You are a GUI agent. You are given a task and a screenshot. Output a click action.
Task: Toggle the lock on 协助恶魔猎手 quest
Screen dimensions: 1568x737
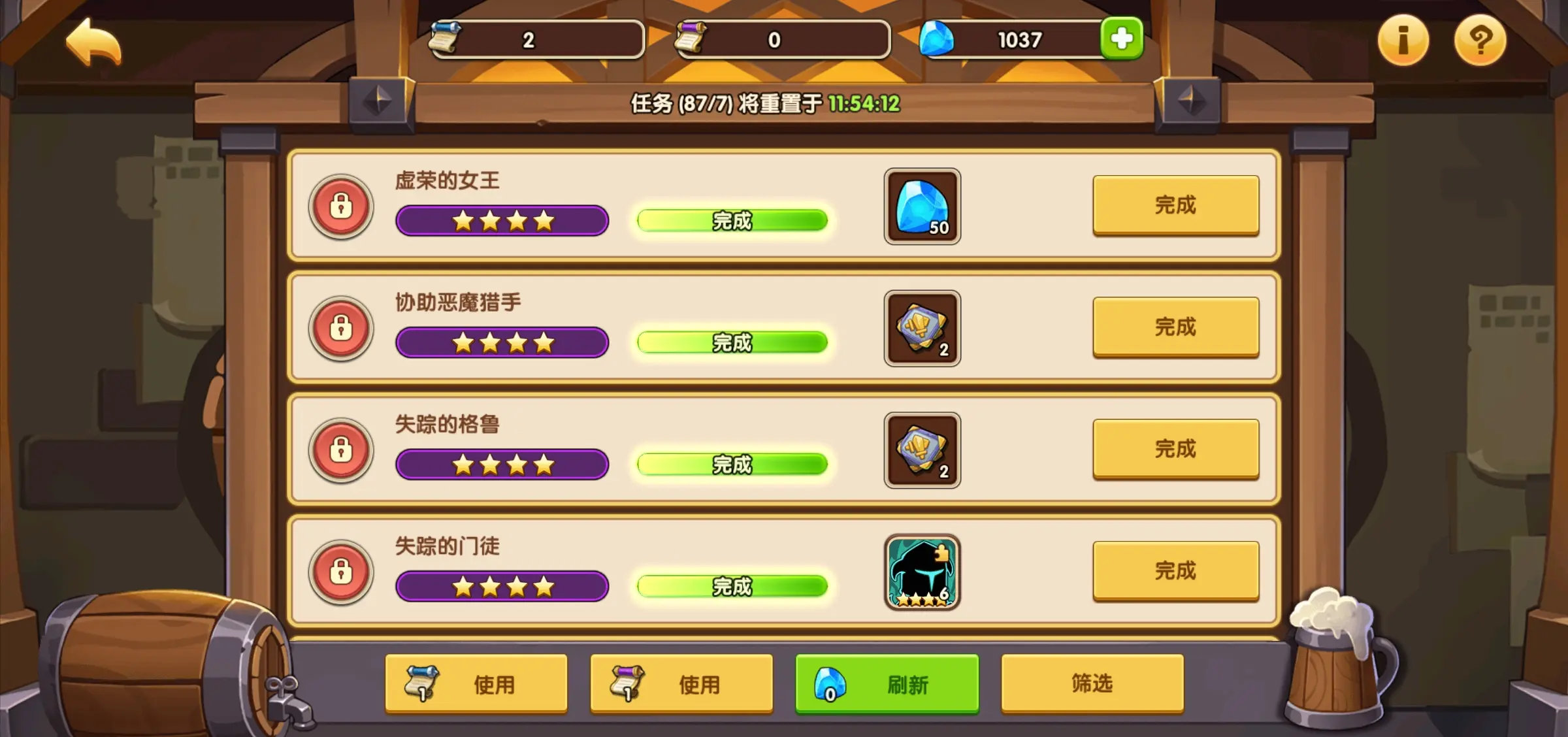click(x=341, y=329)
